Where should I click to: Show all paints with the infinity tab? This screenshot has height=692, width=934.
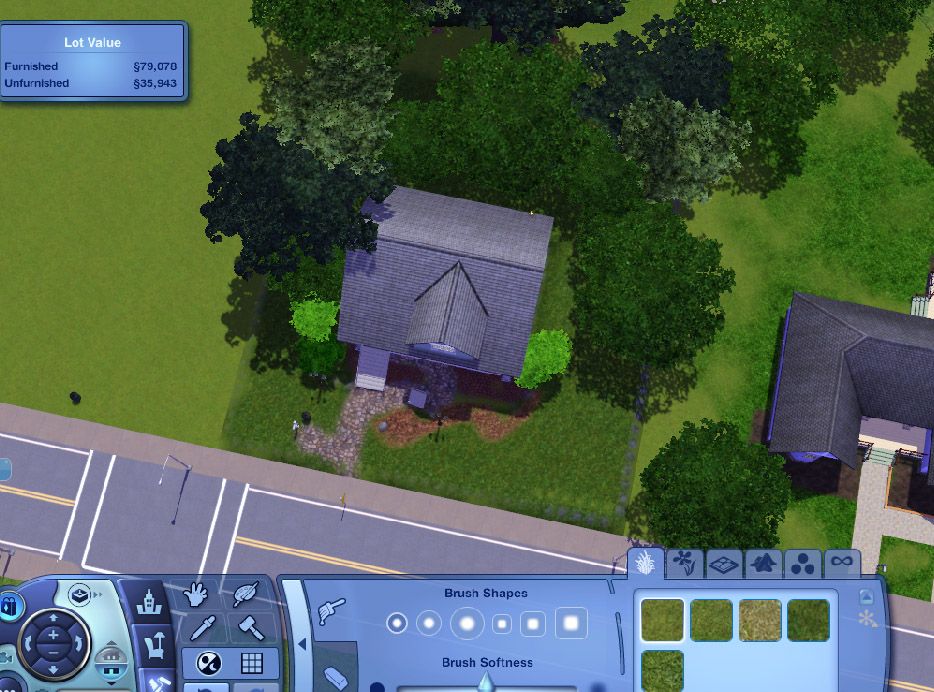click(x=841, y=564)
